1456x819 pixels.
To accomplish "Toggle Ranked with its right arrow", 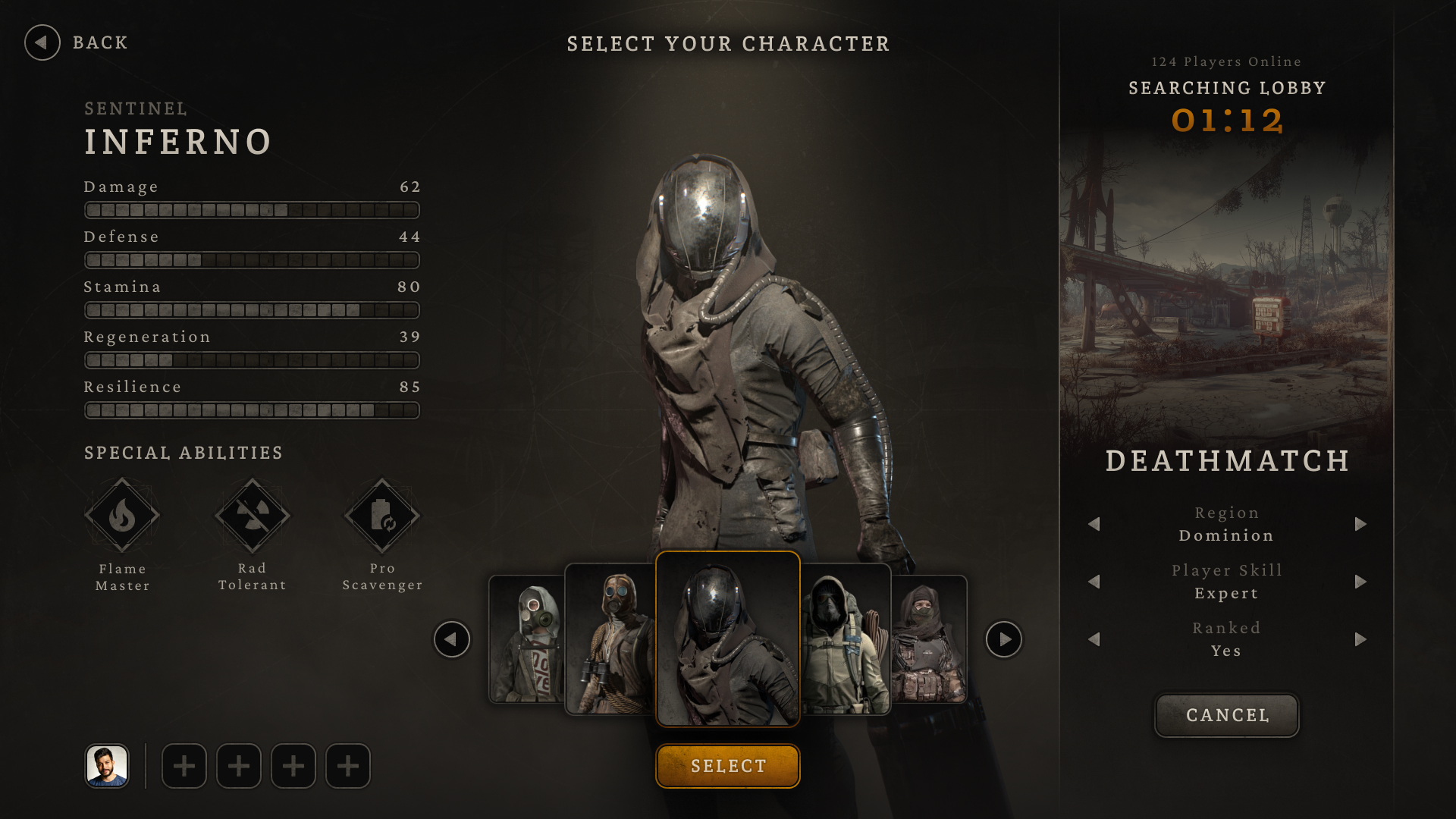I will click(x=1360, y=639).
